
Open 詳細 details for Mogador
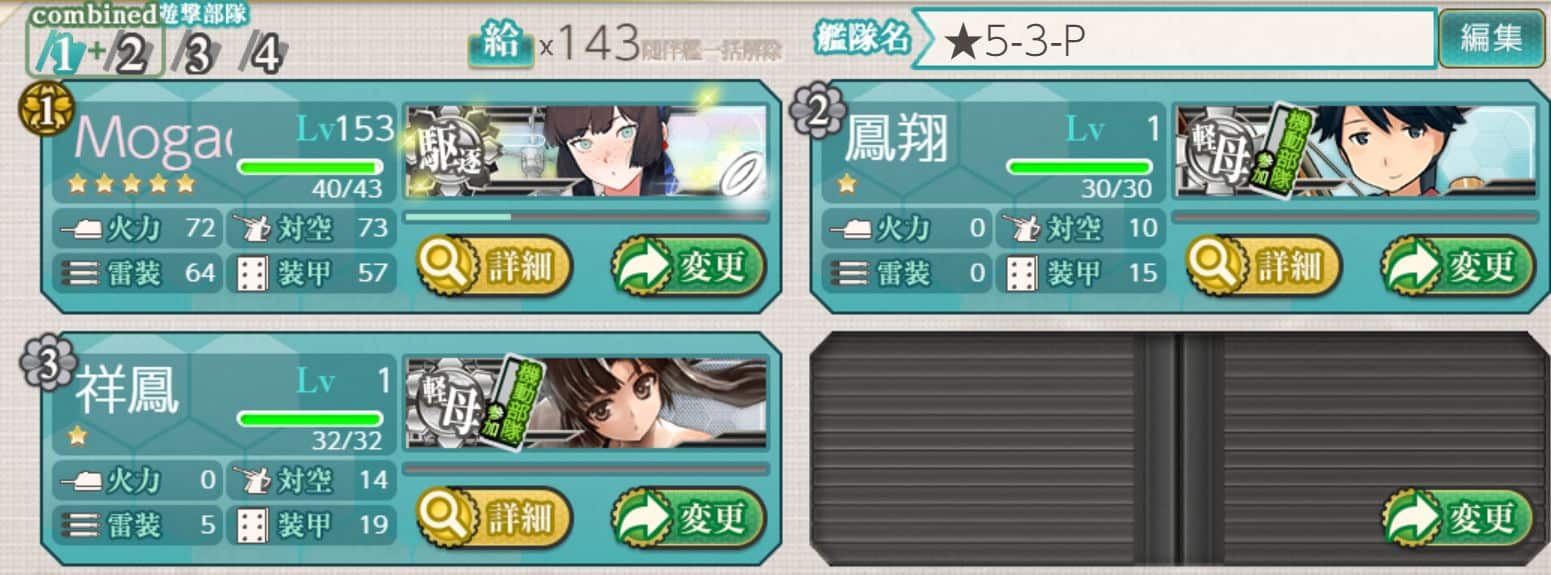point(494,267)
